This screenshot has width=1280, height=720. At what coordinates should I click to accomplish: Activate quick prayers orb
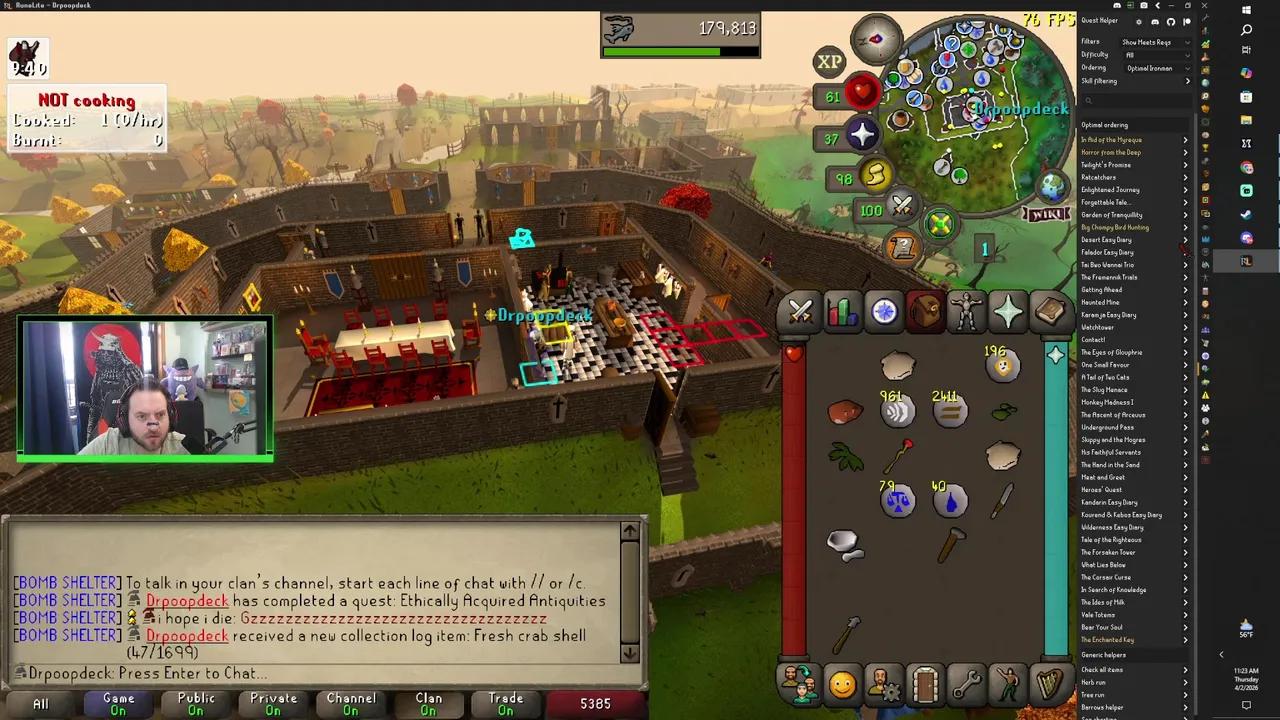pyautogui.click(x=862, y=136)
